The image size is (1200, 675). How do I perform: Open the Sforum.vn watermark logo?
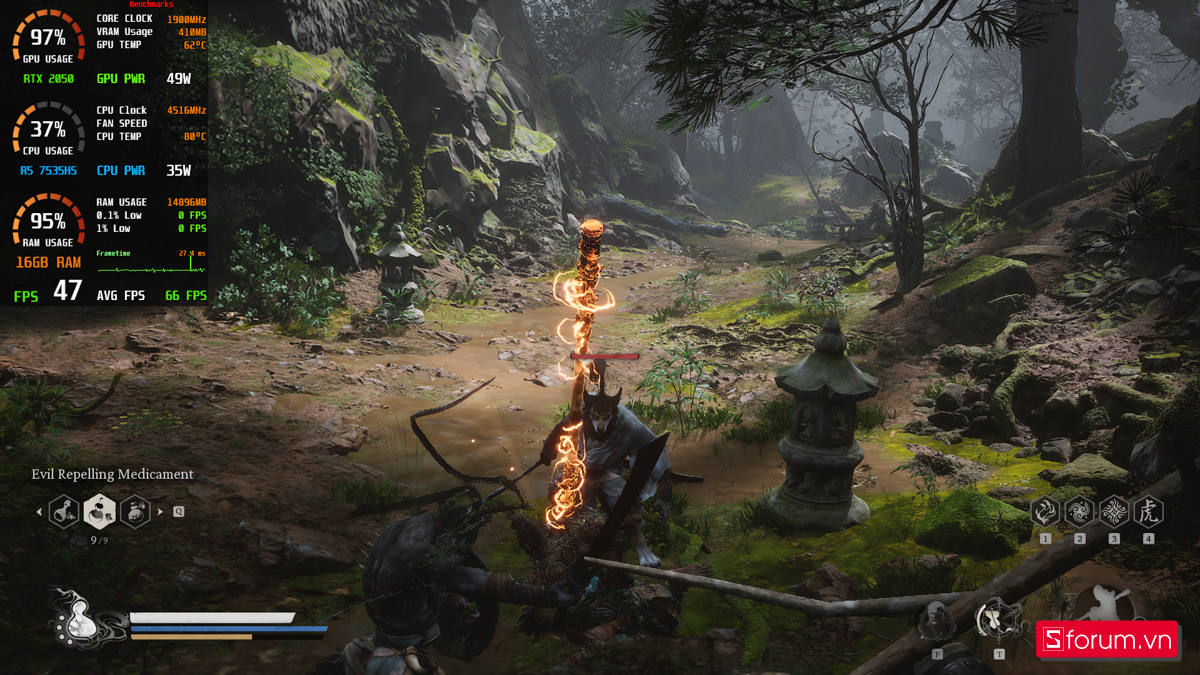click(x=1105, y=641)
